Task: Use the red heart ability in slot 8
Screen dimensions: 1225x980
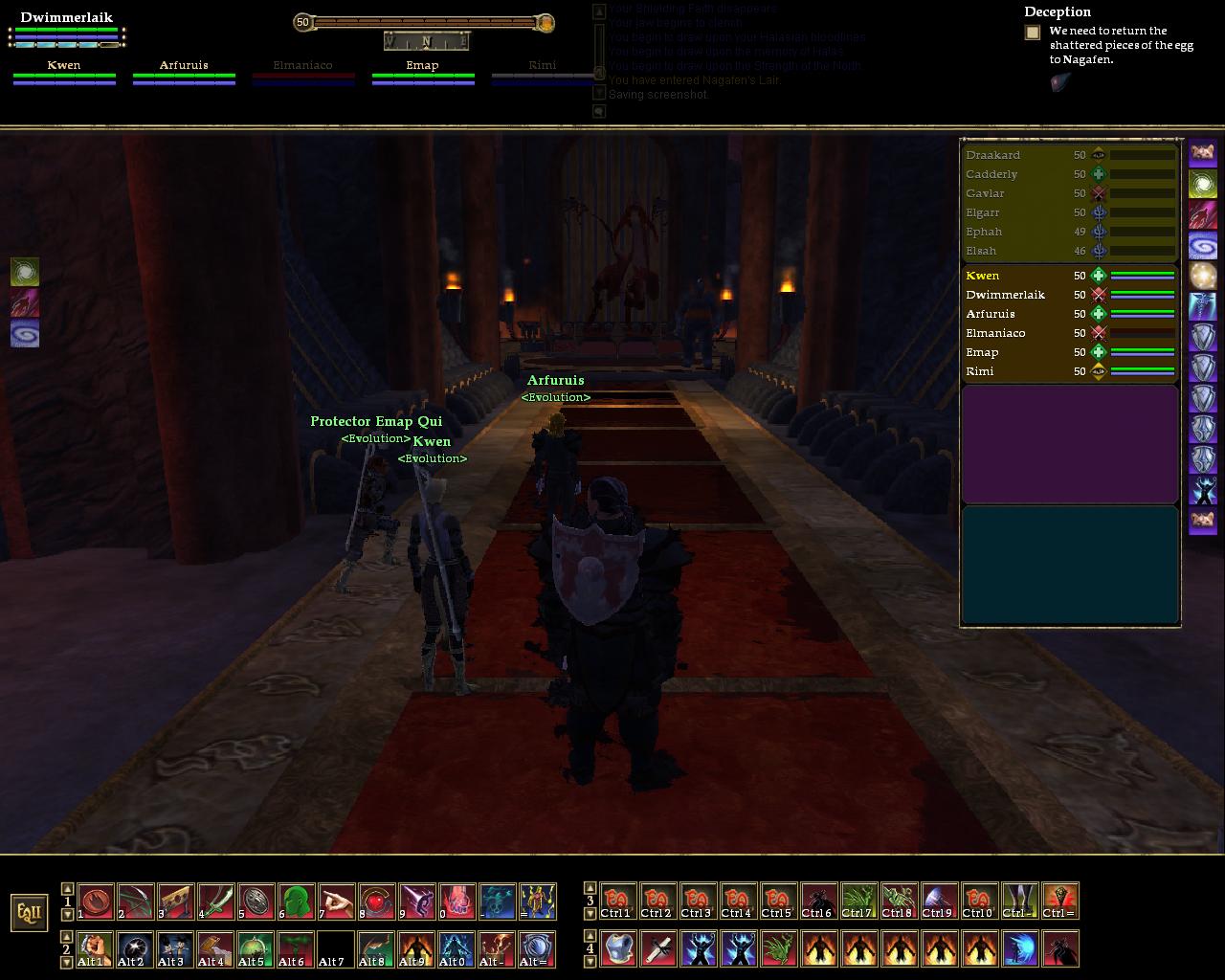Action: (376, 902)
